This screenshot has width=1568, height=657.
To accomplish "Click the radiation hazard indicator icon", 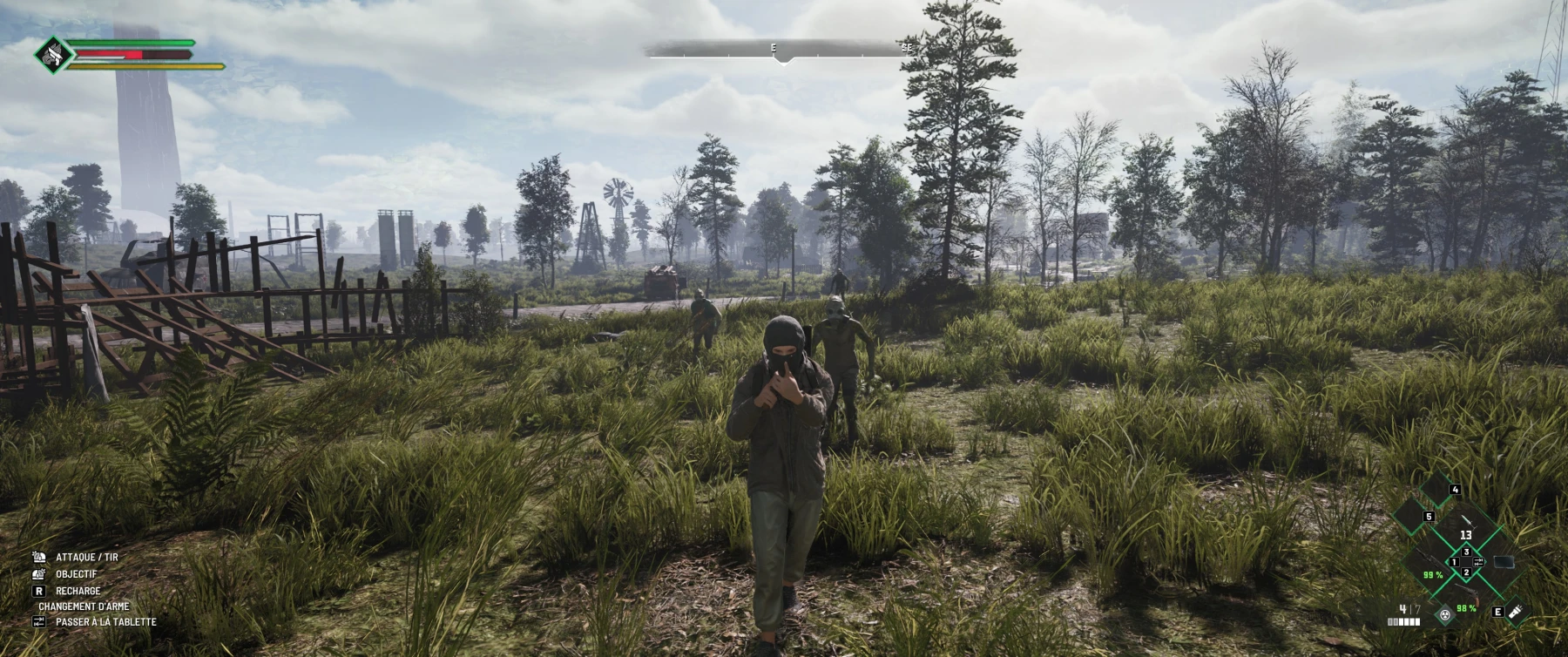I will click(x=1444, y=615).
